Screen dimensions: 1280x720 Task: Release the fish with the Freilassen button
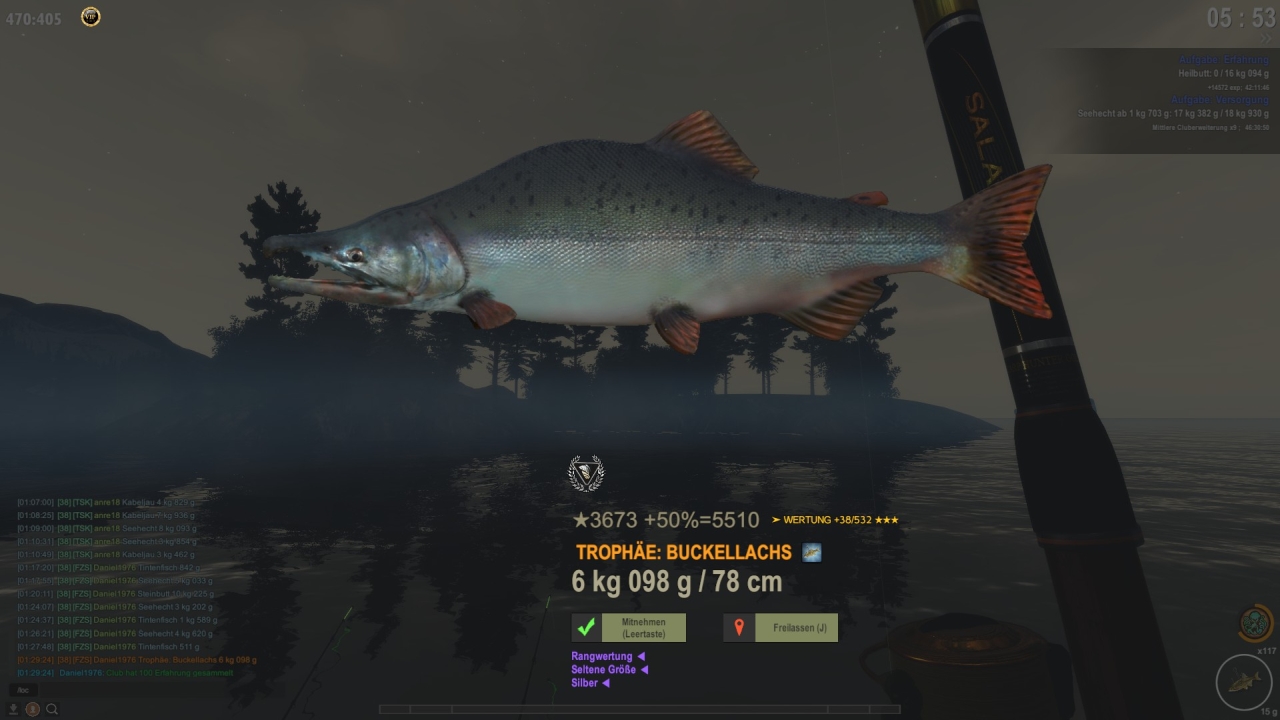(781, 628)
